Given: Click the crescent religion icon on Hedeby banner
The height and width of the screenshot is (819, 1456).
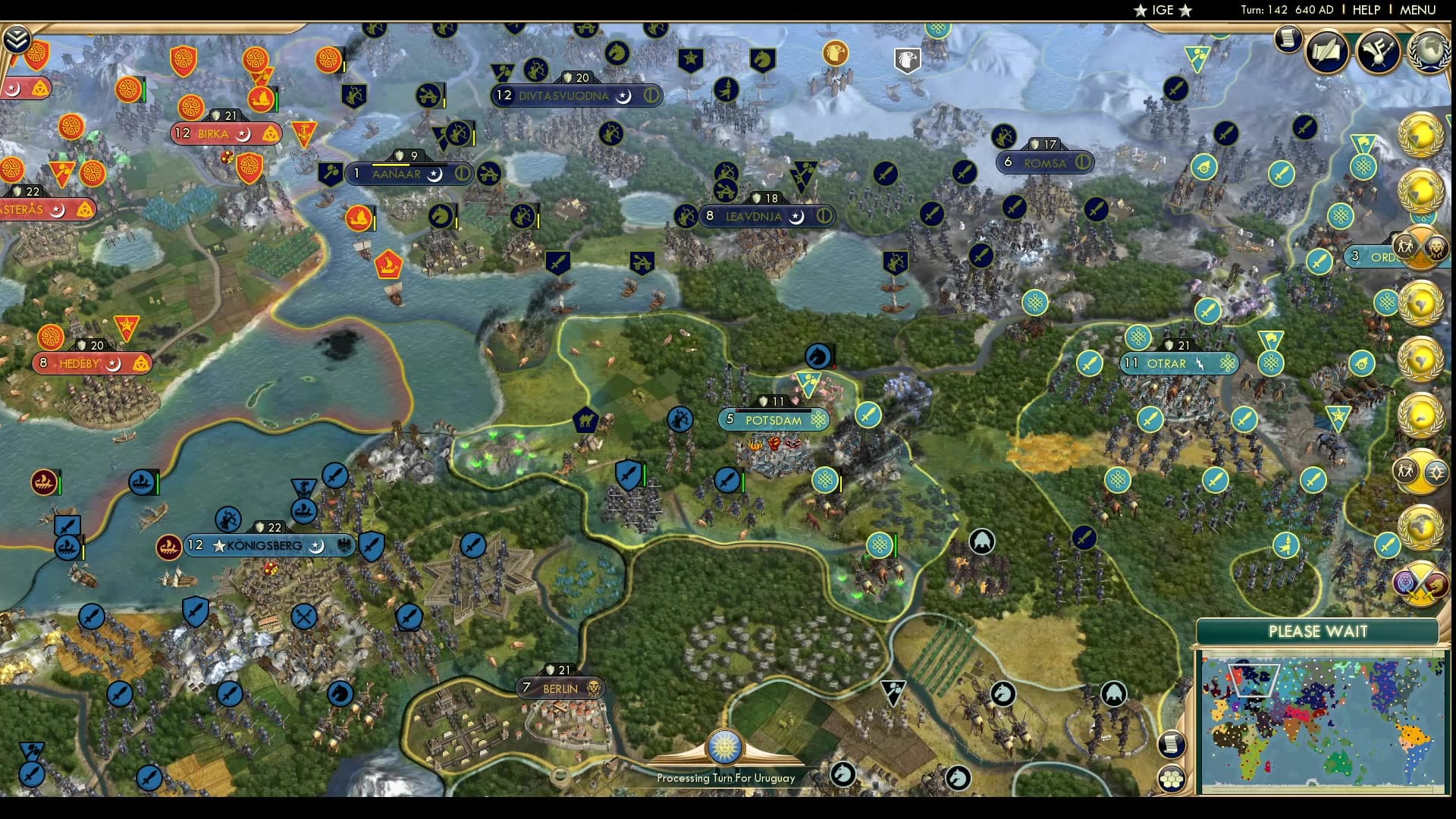Looking at the screenshot, I should click(114, 364).
